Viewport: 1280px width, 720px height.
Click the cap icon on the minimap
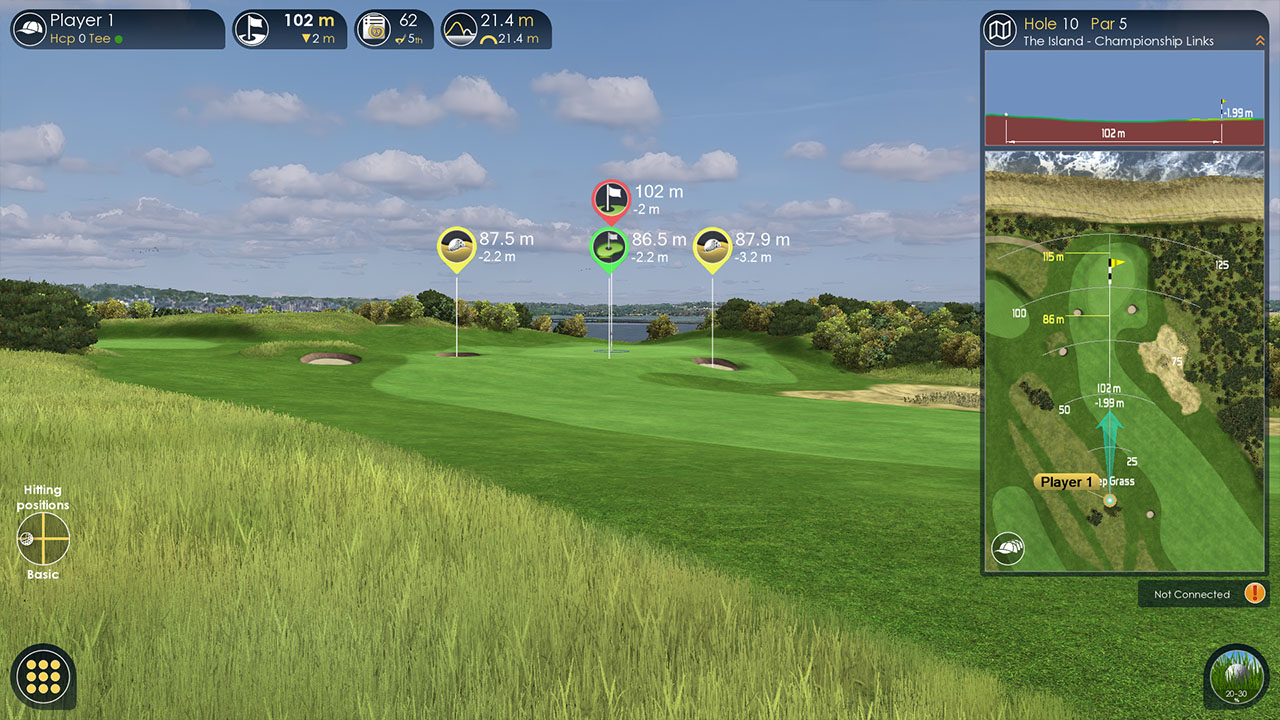1008,548
